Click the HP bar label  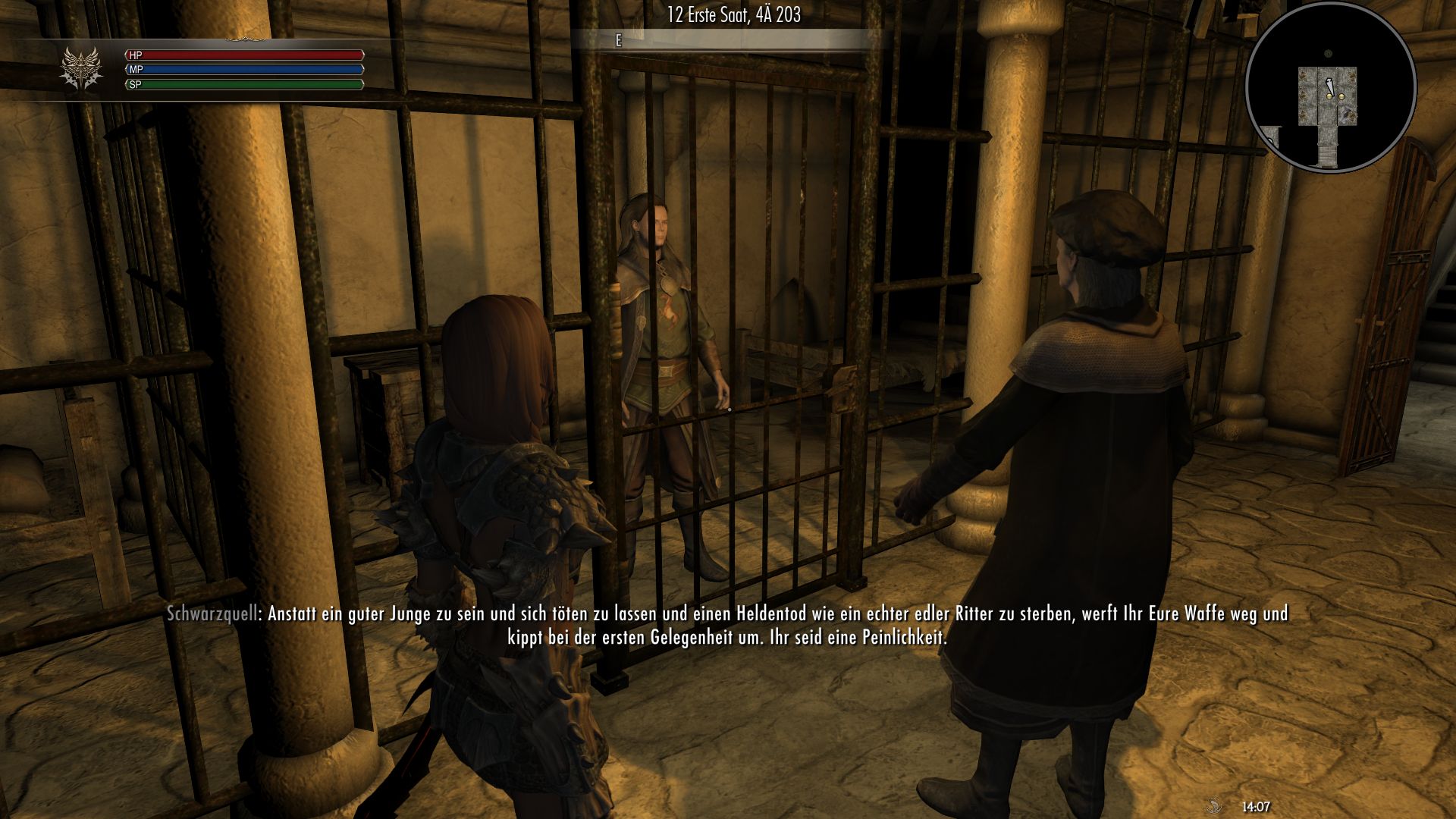pos(136,55)
